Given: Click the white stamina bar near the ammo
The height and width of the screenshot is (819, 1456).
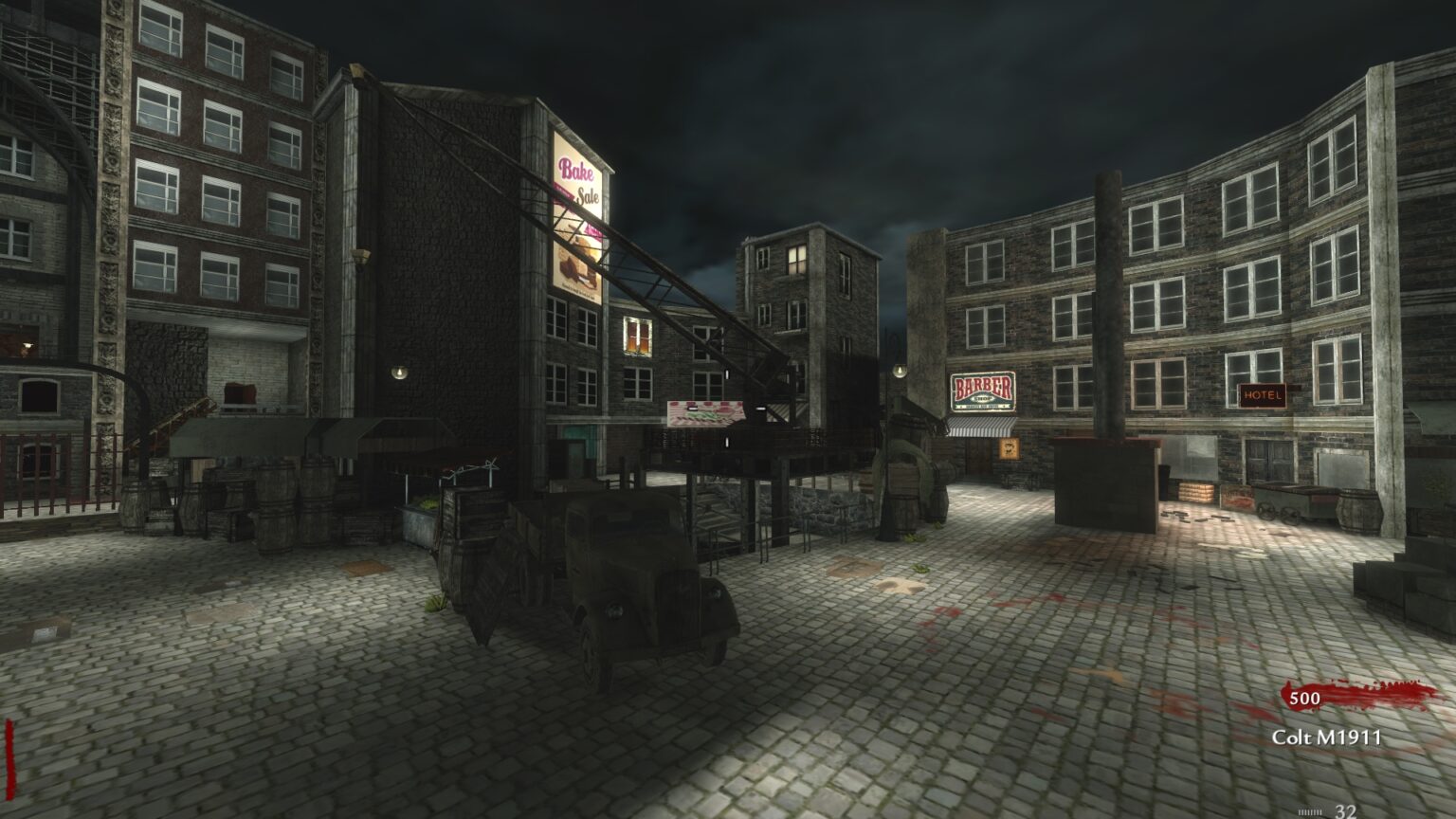Looking at the screenshot, I should (1310, 812).
